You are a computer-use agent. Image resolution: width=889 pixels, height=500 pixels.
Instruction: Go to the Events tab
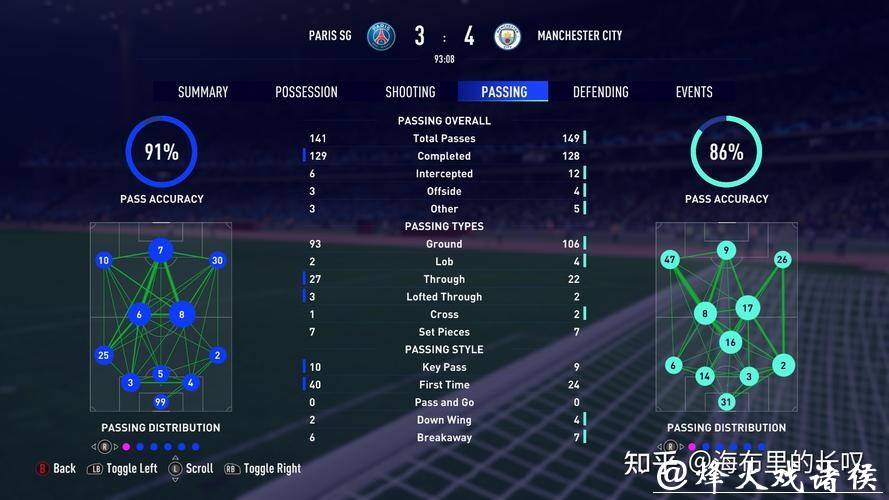coord(694,92)
